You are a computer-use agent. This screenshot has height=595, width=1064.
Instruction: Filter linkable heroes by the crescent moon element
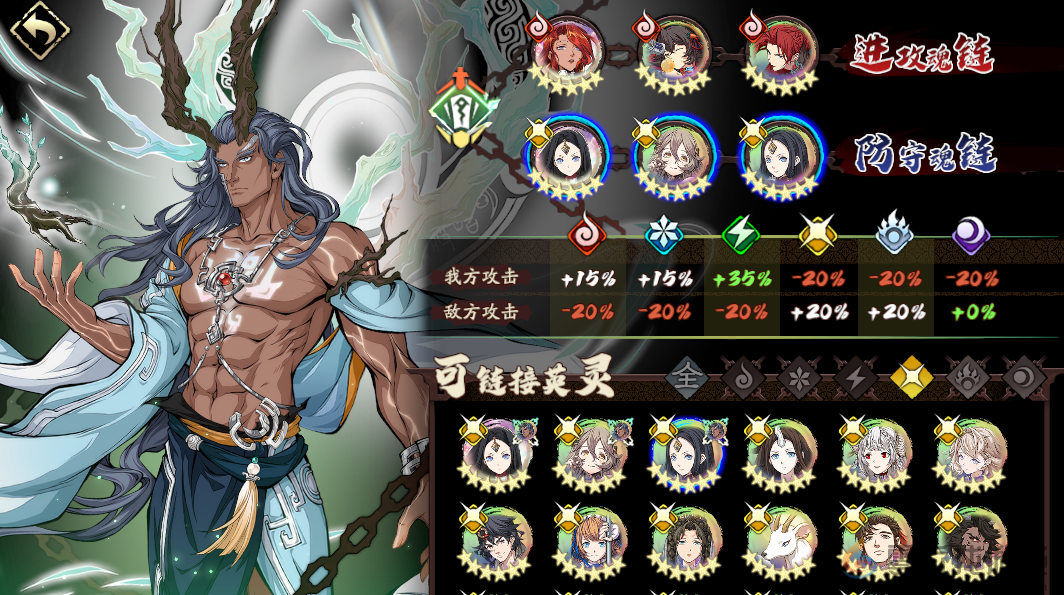pos(1023,377)
